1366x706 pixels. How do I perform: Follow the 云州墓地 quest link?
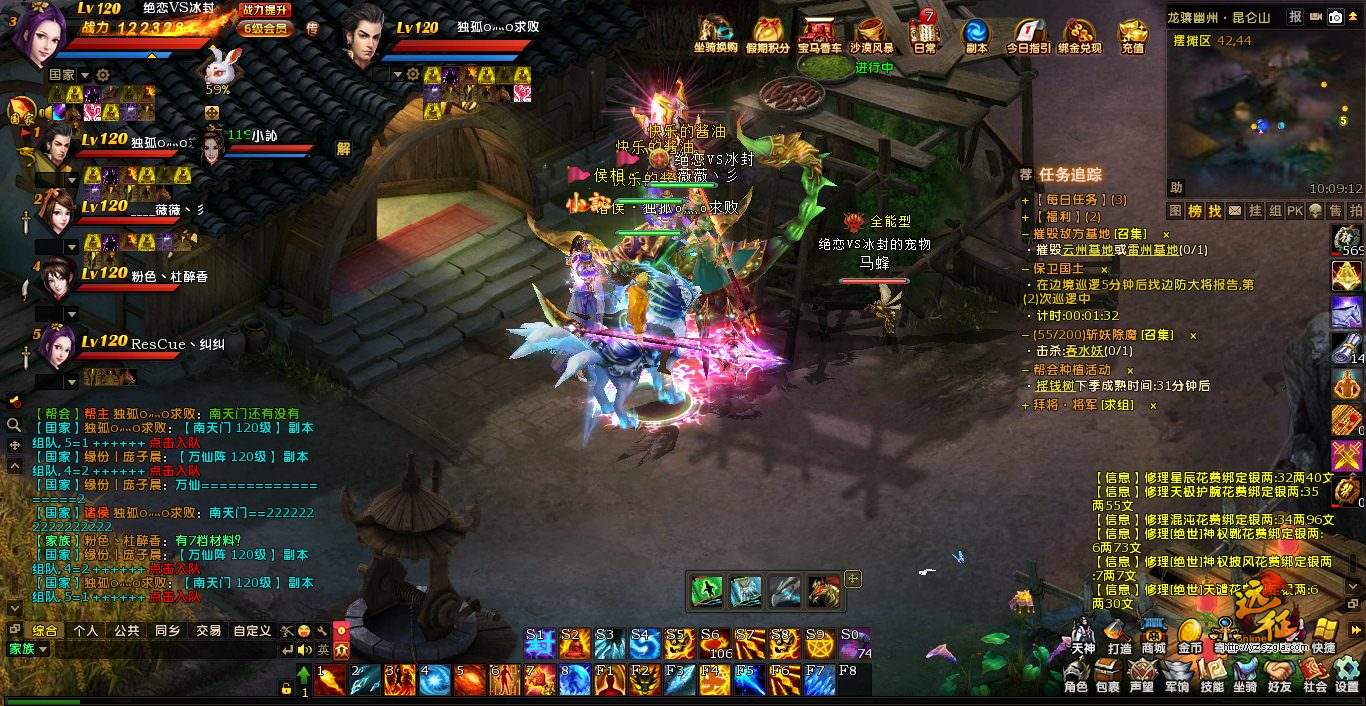tap(1087, 250)
